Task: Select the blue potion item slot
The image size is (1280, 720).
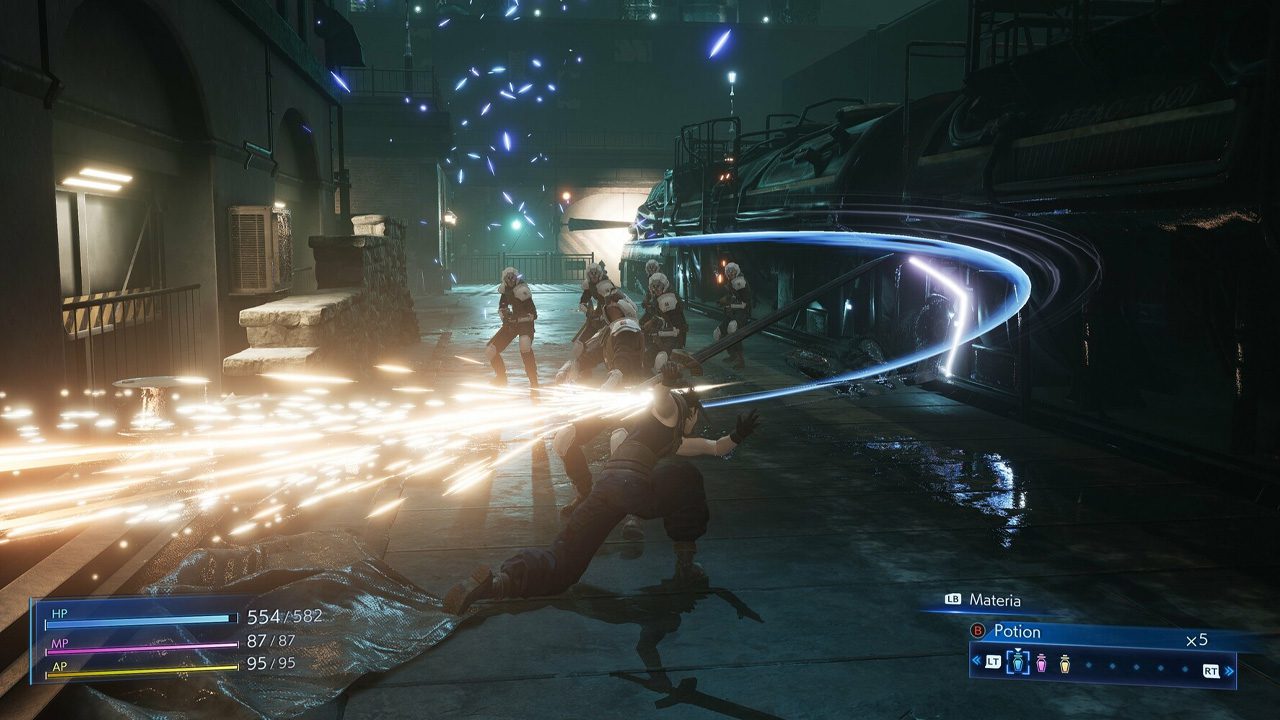Action: coord(1018,662)
